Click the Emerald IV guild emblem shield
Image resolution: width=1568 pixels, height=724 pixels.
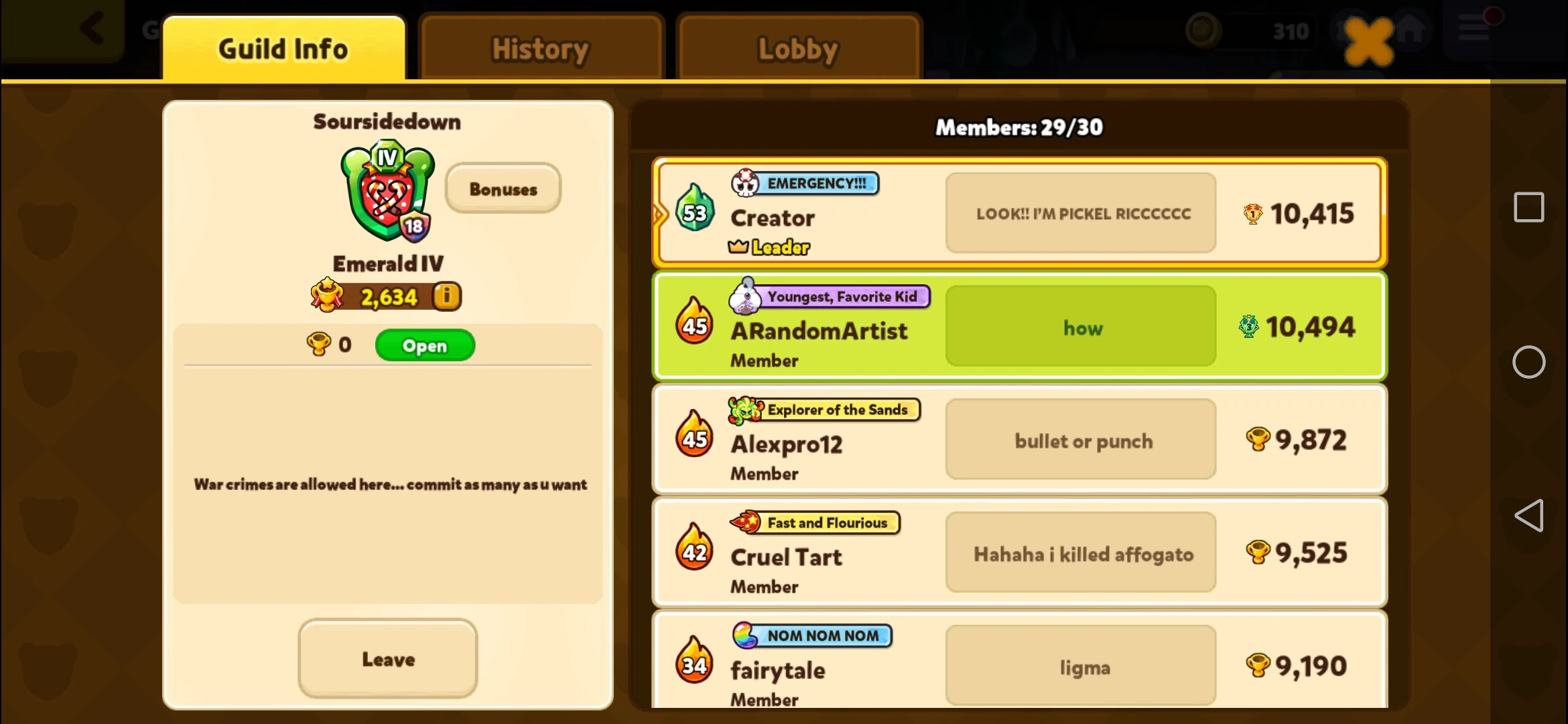385,193
